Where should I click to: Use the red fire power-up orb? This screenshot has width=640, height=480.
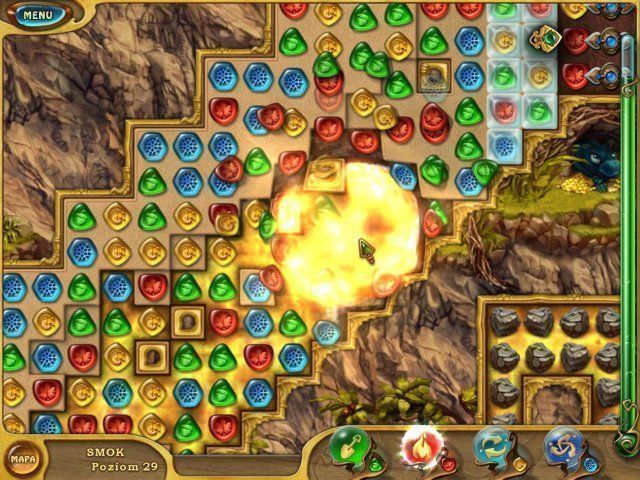pyautogui.click(x=421, y=447)
